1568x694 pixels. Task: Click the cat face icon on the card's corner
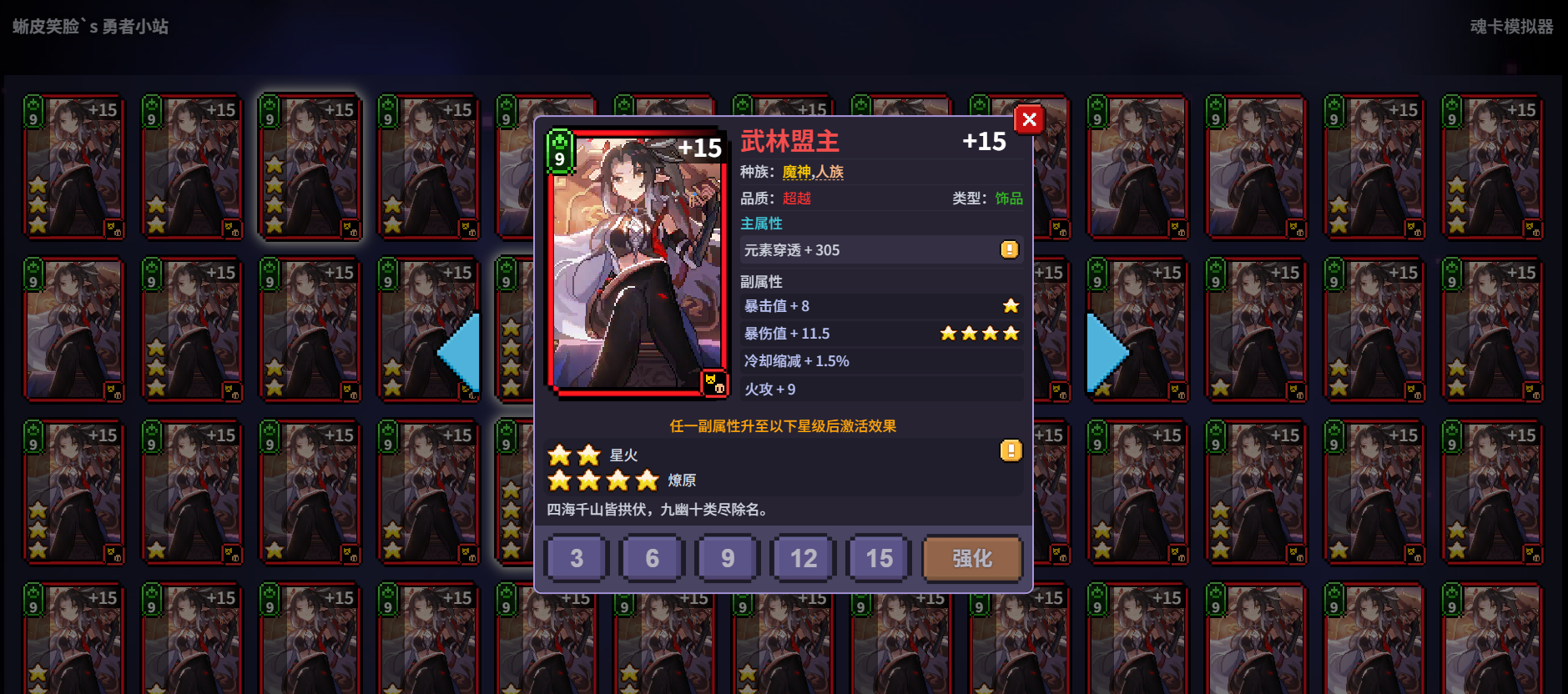click(710, 381)
